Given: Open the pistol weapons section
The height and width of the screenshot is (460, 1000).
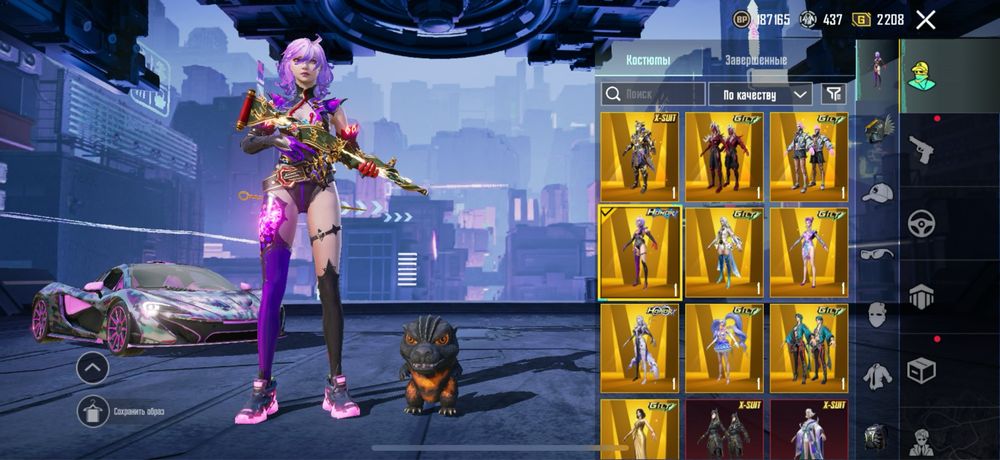Looking at the screenshot, I should [921, 150].
